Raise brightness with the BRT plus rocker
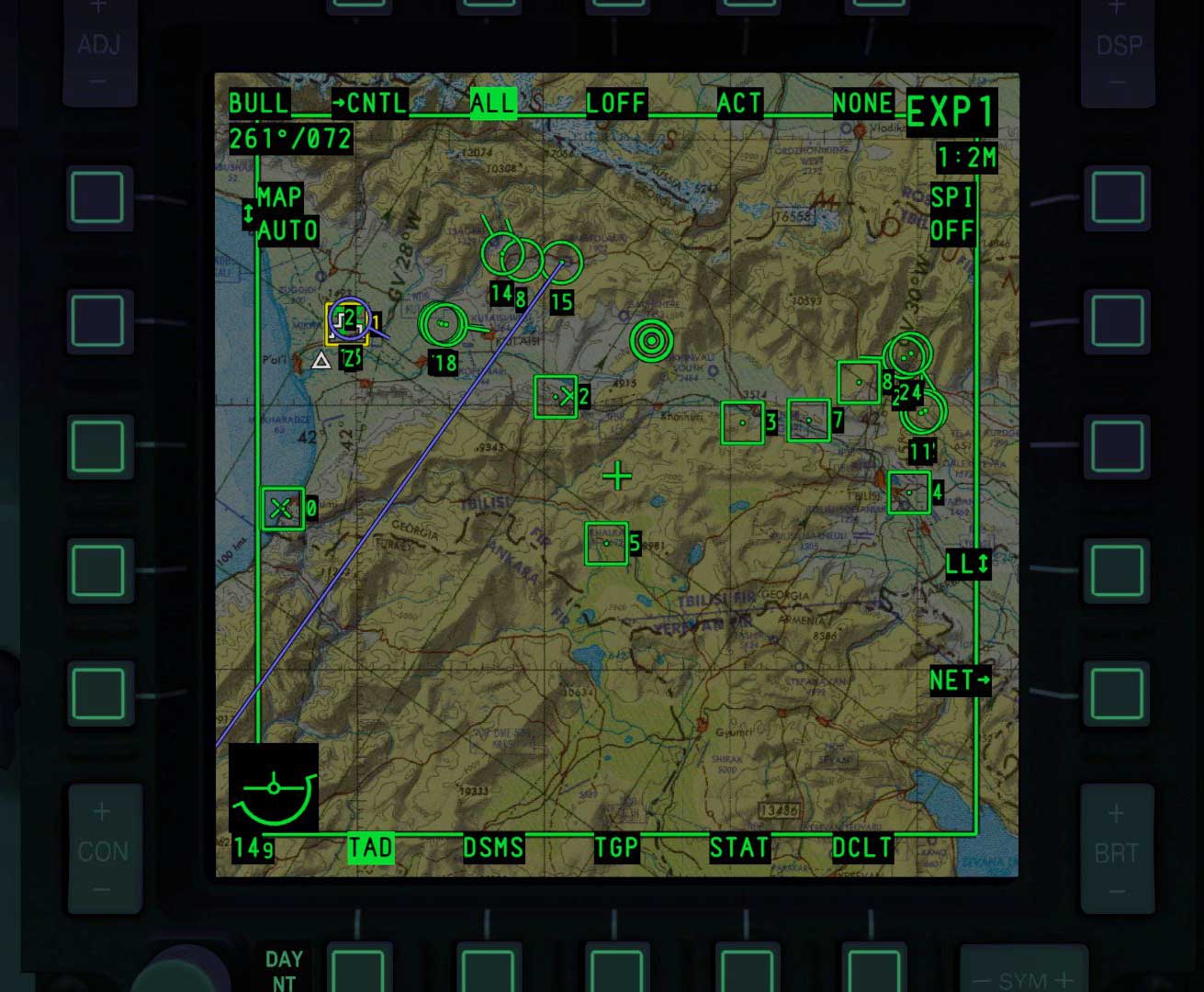1204x992 pixels. pyautogui.click(x=1115, y=814)
